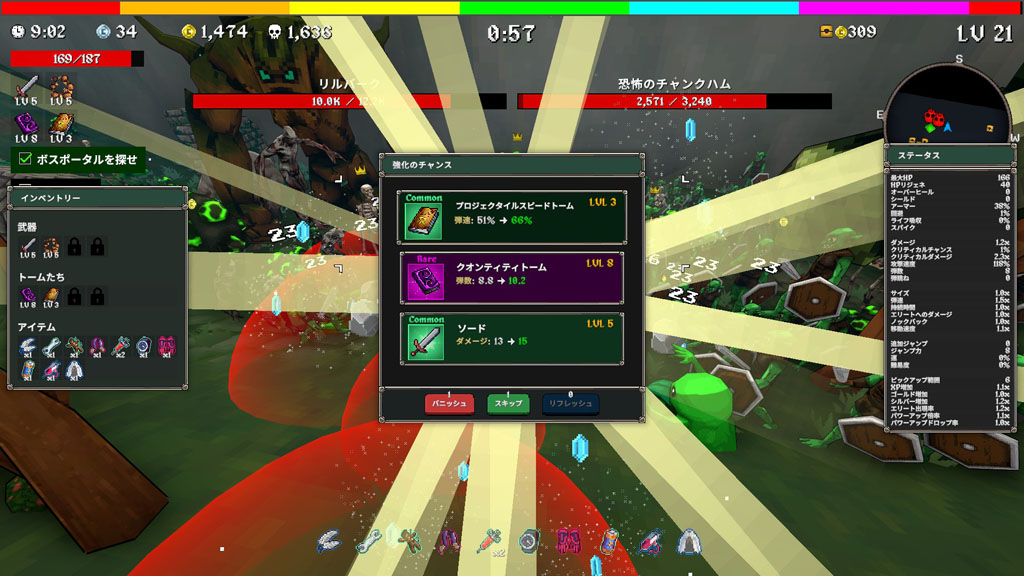Select the rare Quantity Tome upgrade card

511,277
